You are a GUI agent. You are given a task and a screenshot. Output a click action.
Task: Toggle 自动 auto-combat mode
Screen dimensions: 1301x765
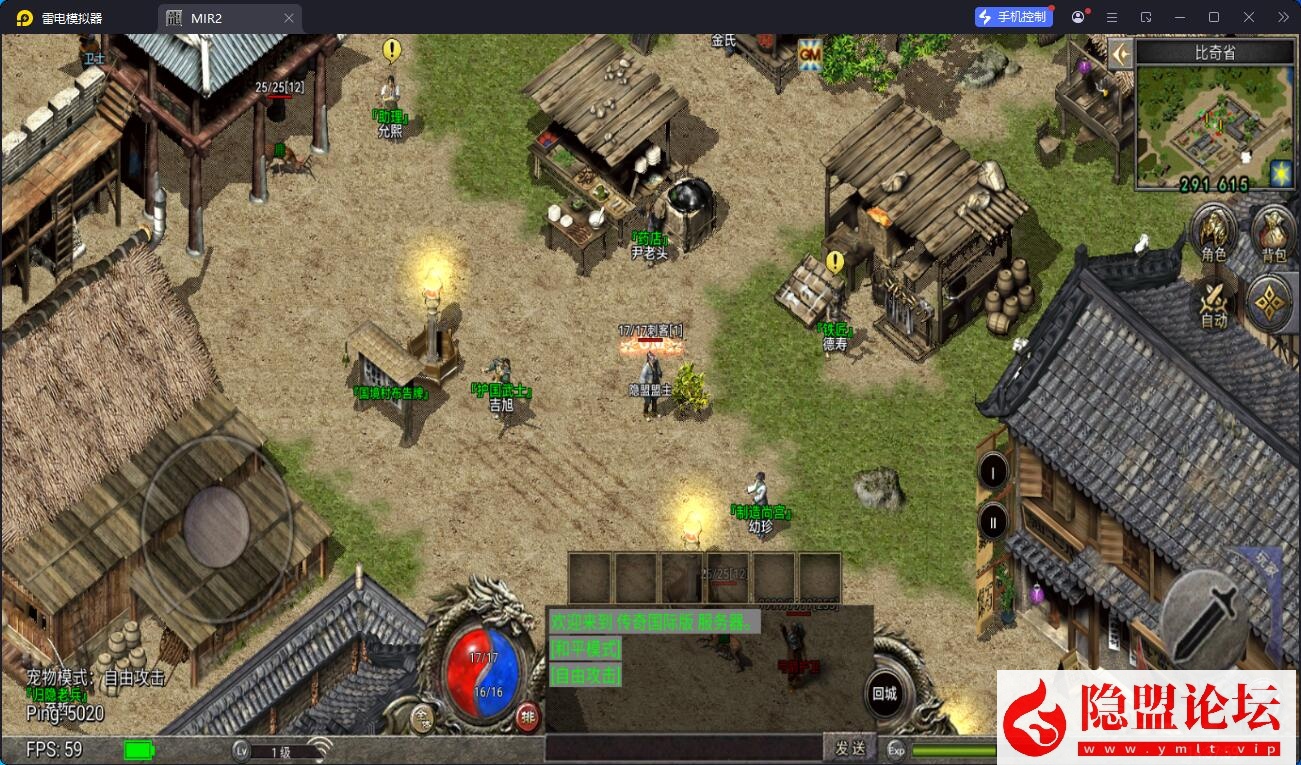pos(1213,302)
